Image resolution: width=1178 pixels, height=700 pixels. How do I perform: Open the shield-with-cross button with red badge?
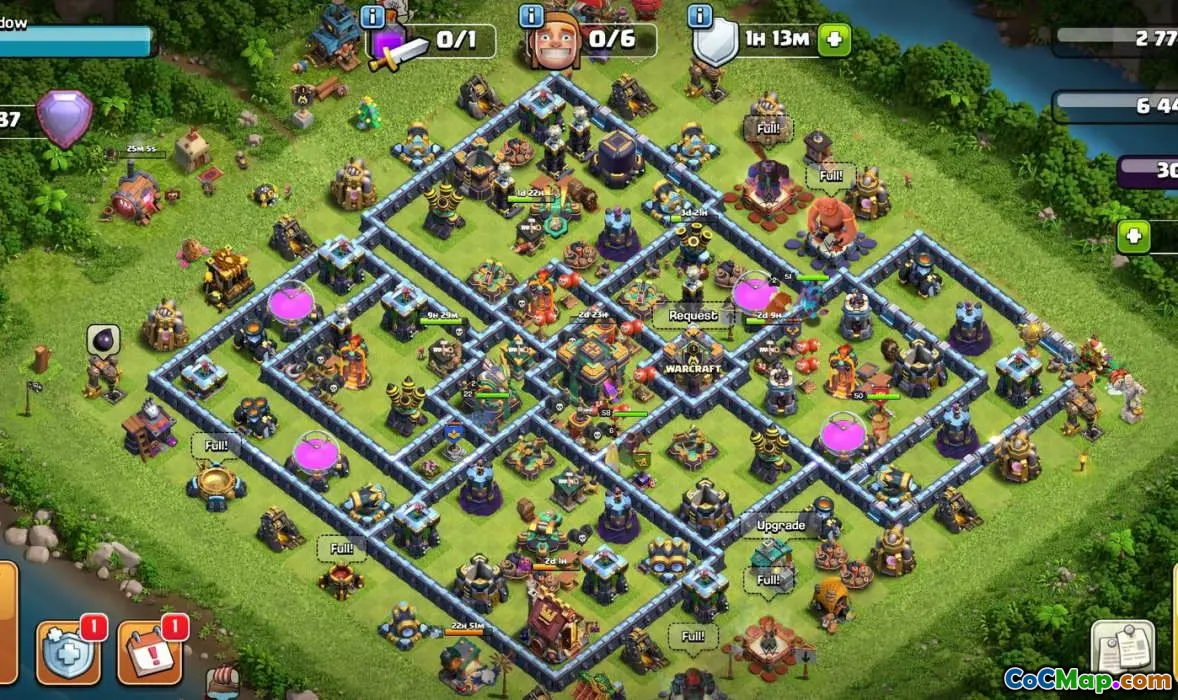click(68, 650)
